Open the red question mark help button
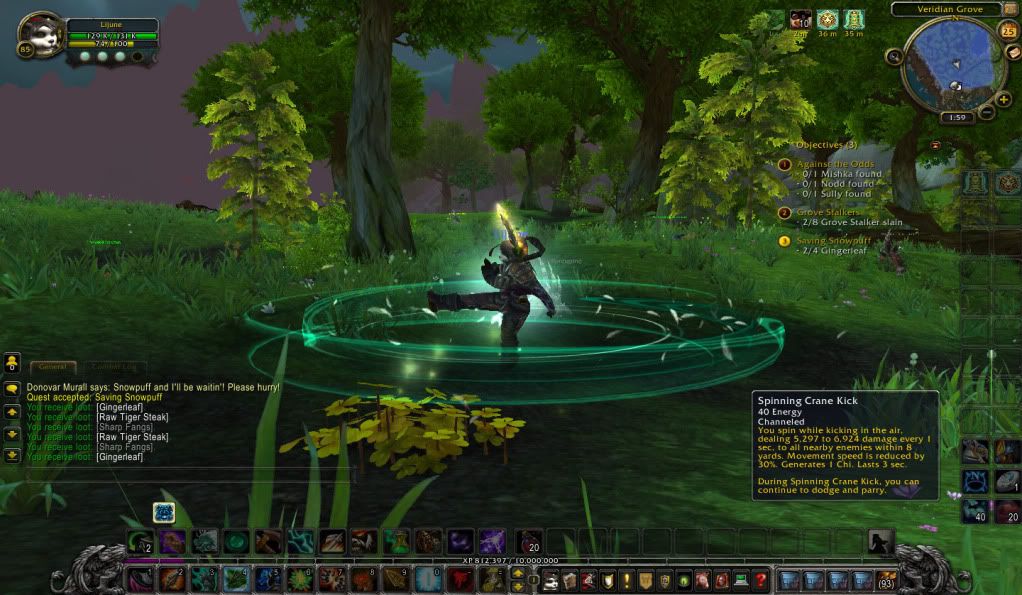Image resolution: width=1022 pixels, height=595 pixels. pos(761,580)
